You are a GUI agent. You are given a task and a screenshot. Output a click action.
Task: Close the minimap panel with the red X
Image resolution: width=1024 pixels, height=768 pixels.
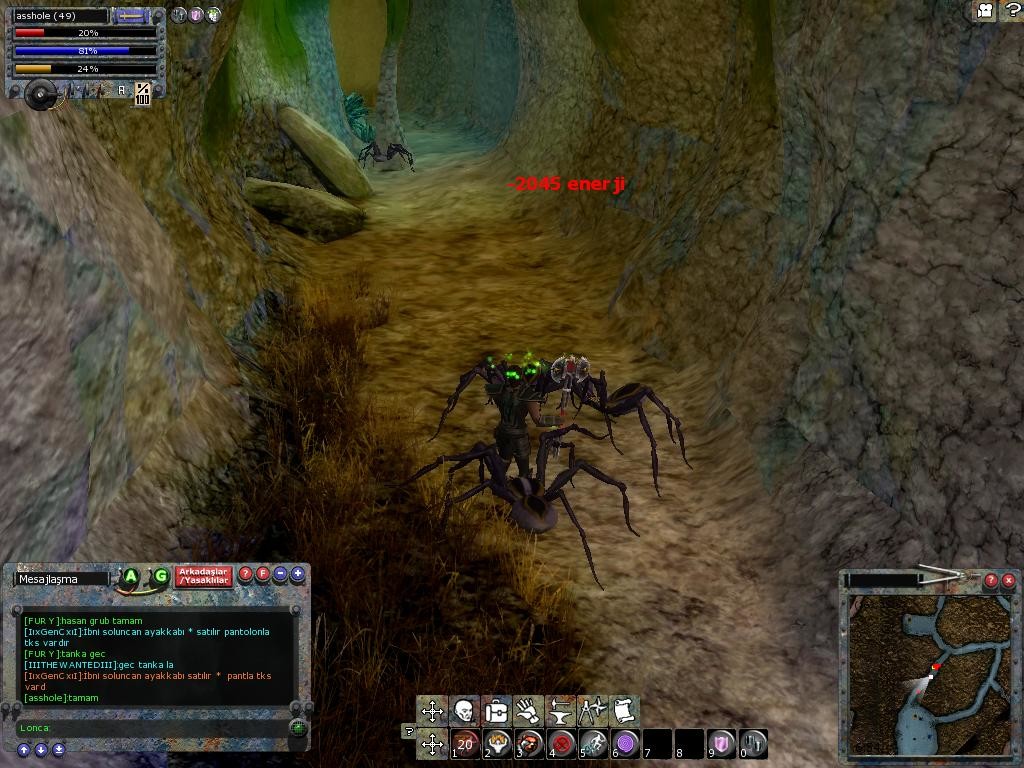pos(1008,580)
